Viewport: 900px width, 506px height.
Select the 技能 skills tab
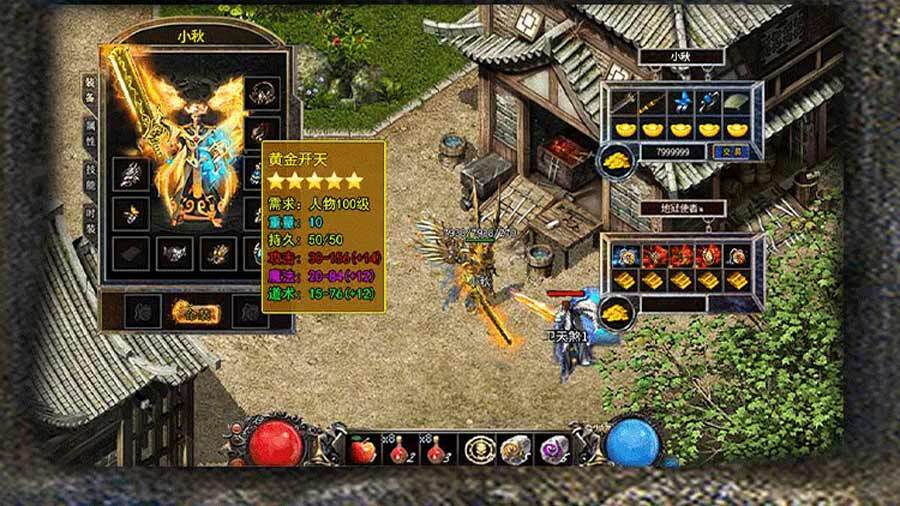(90, 178)
